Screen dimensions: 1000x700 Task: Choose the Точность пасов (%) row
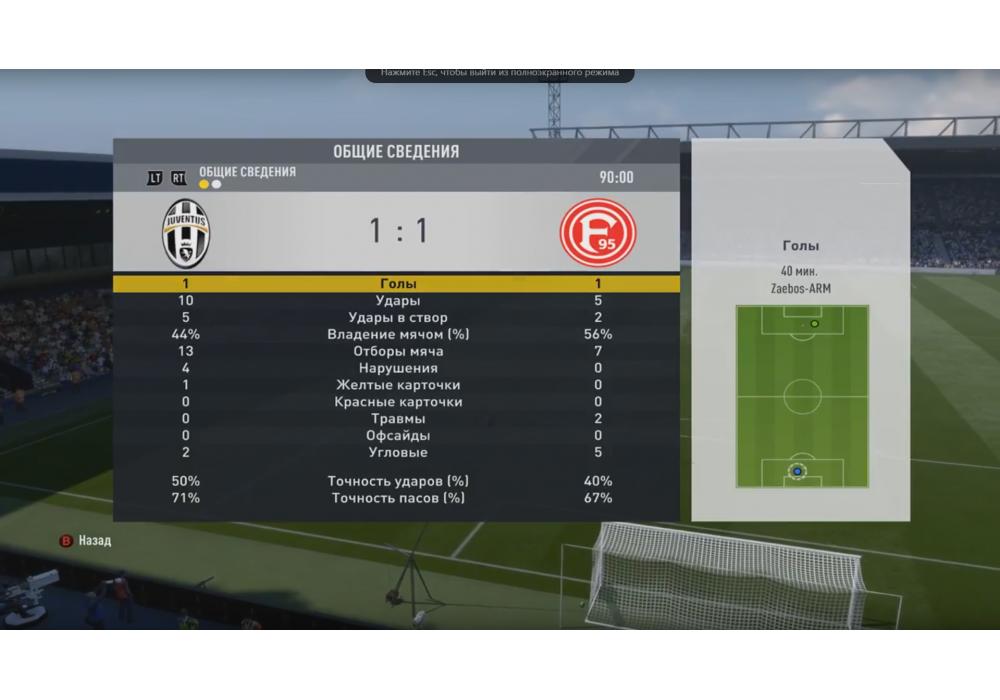[397, 498]
